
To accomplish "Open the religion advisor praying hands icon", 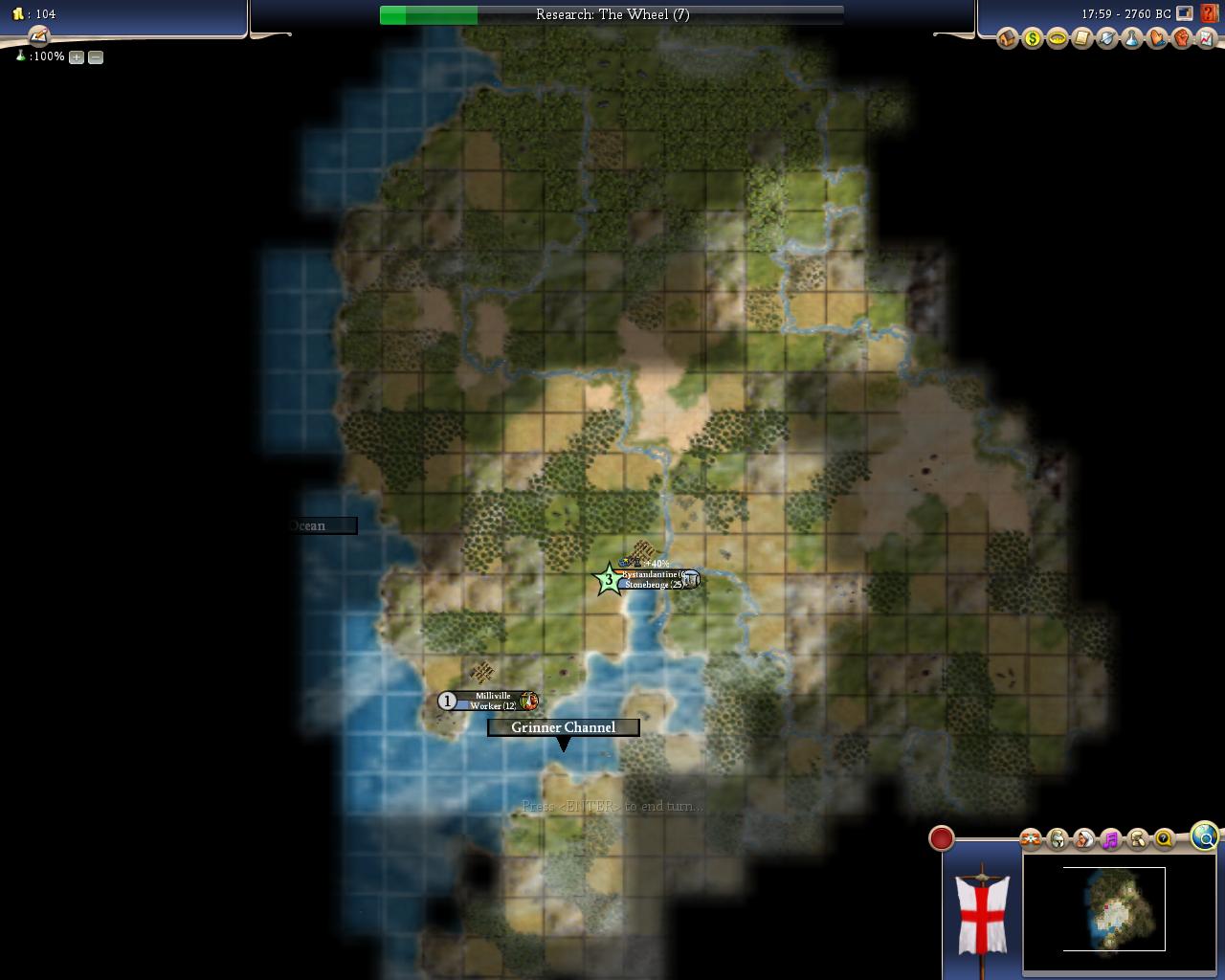I will [x=1156, y=38].
